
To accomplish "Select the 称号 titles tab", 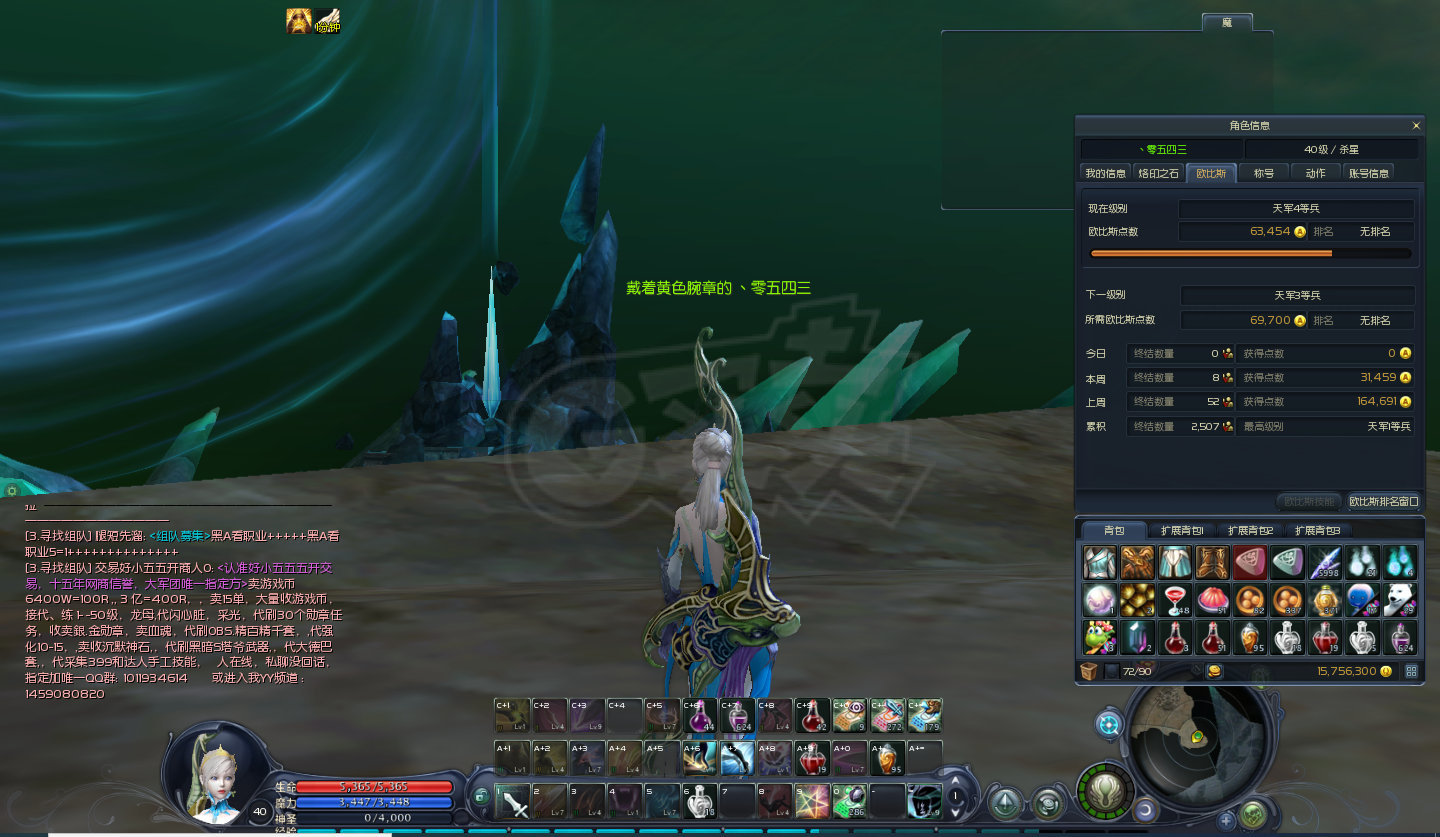I will coord(1264,173).
